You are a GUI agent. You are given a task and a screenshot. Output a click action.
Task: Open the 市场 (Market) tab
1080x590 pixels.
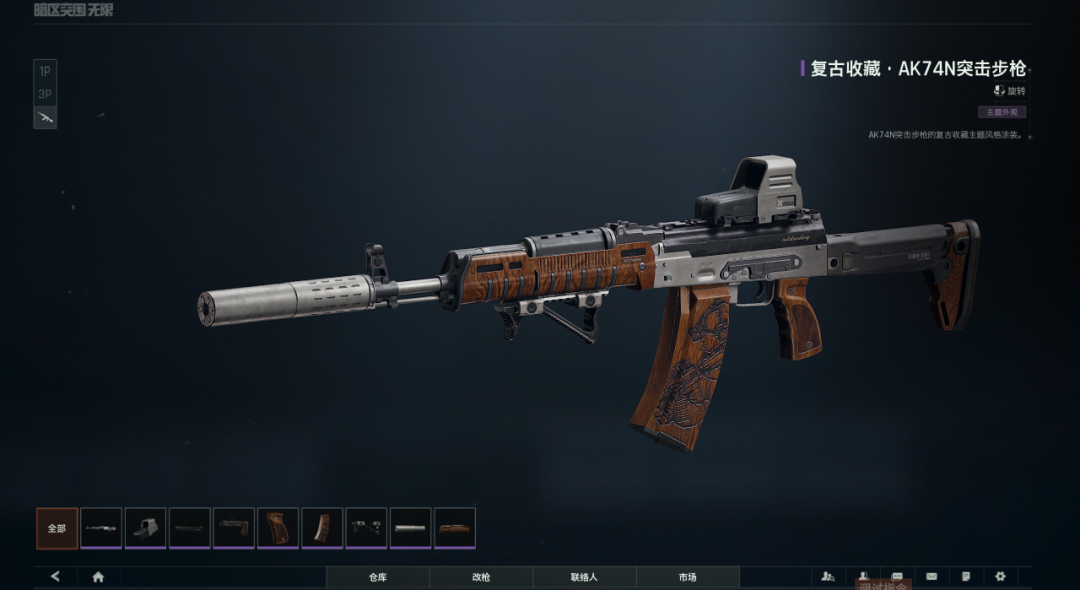pos(687,577)
